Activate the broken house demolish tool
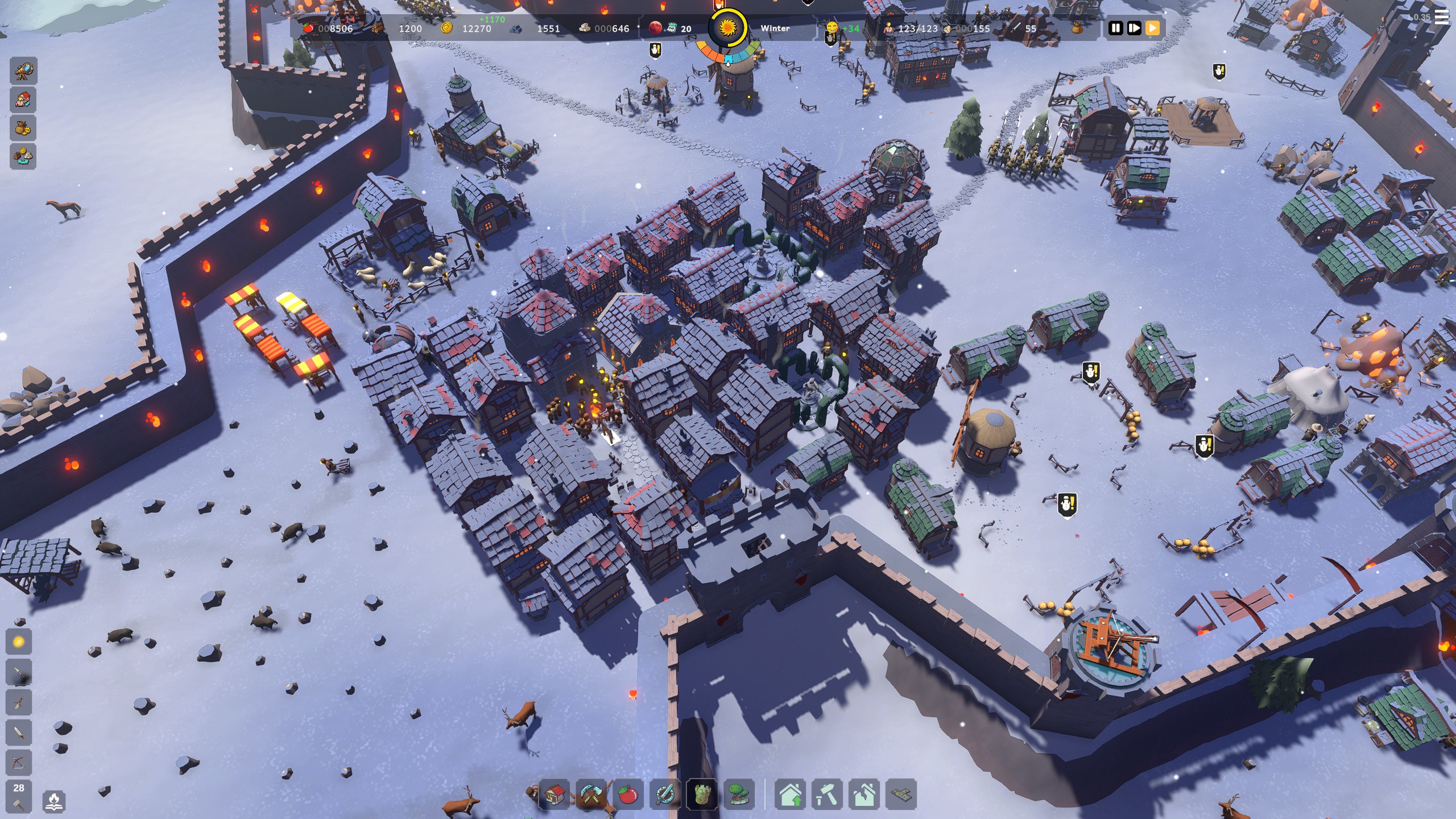This screenshot has width=1456, height=819. tap(864, 794)
